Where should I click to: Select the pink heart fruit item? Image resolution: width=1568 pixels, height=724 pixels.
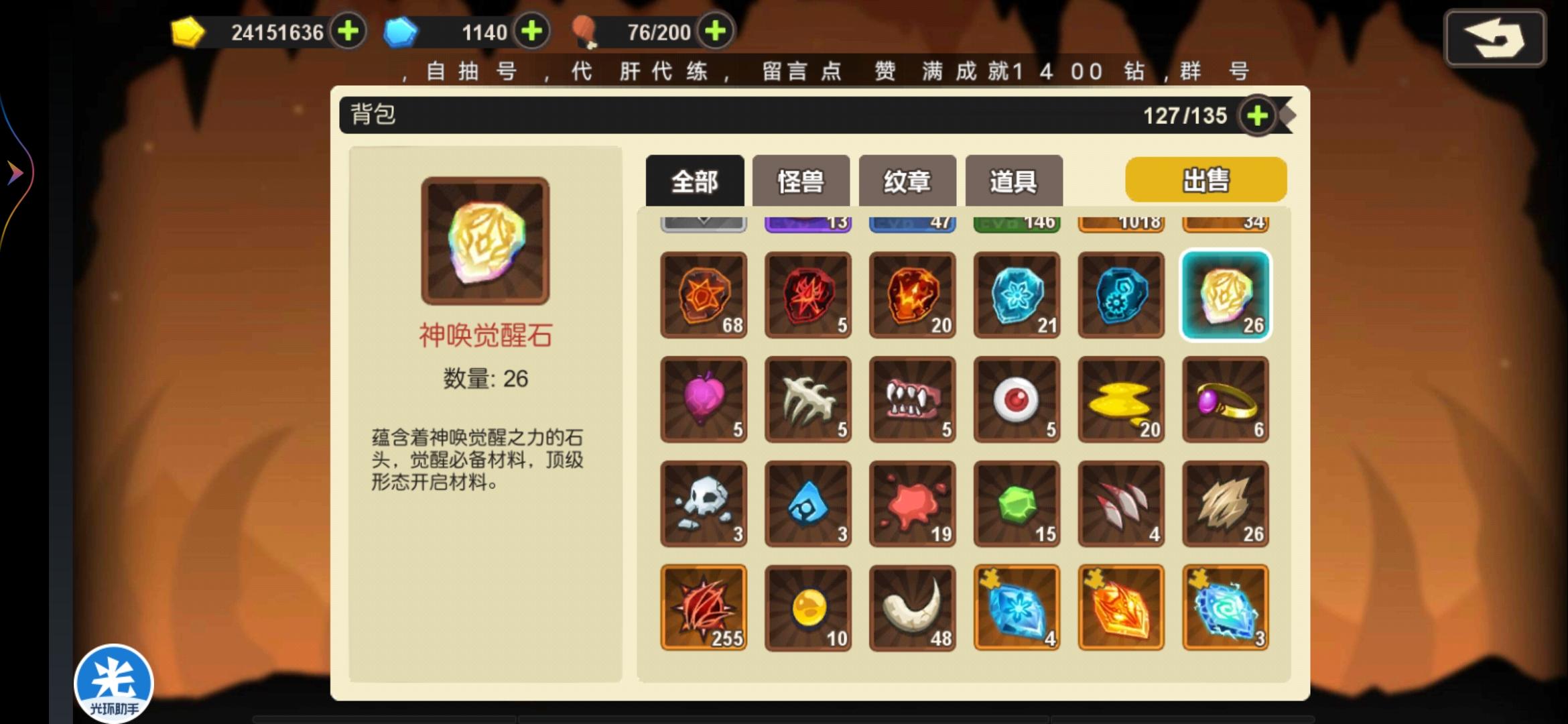click(x=703, y=399)
